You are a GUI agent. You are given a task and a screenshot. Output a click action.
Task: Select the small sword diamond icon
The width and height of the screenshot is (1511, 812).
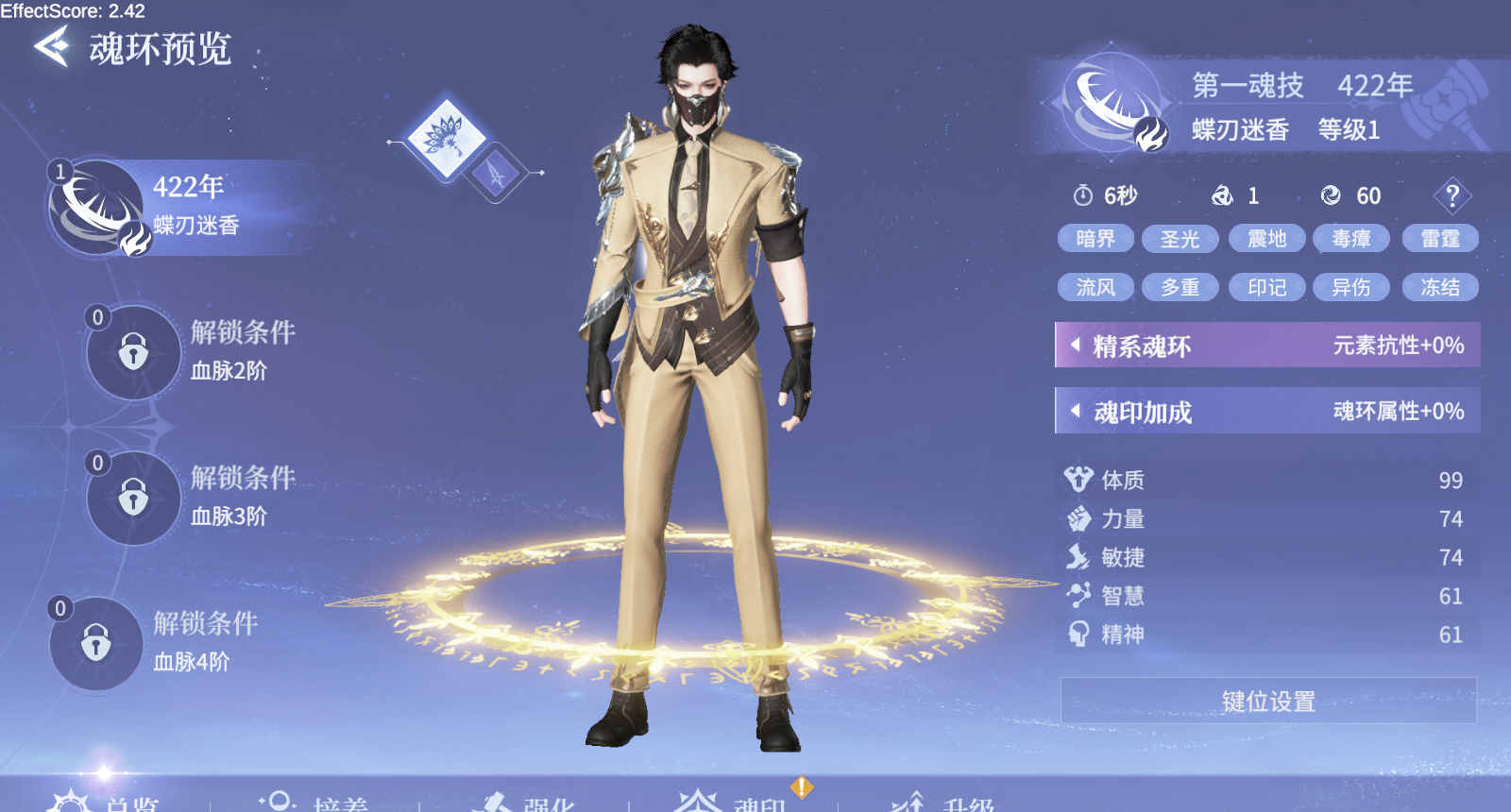coord(496,174)
